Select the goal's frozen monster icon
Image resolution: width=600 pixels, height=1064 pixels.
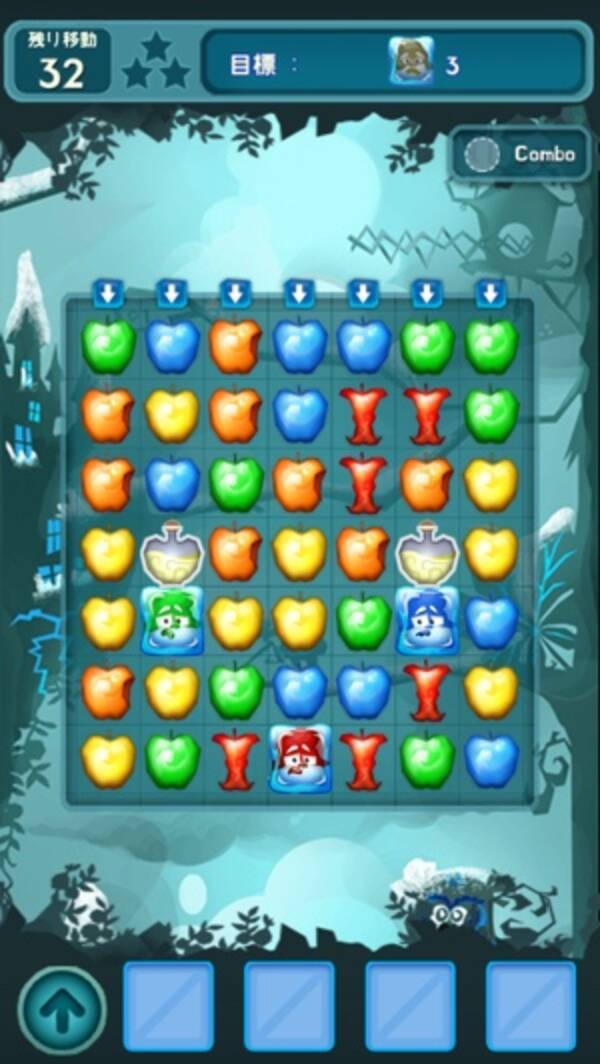(411, 65)
